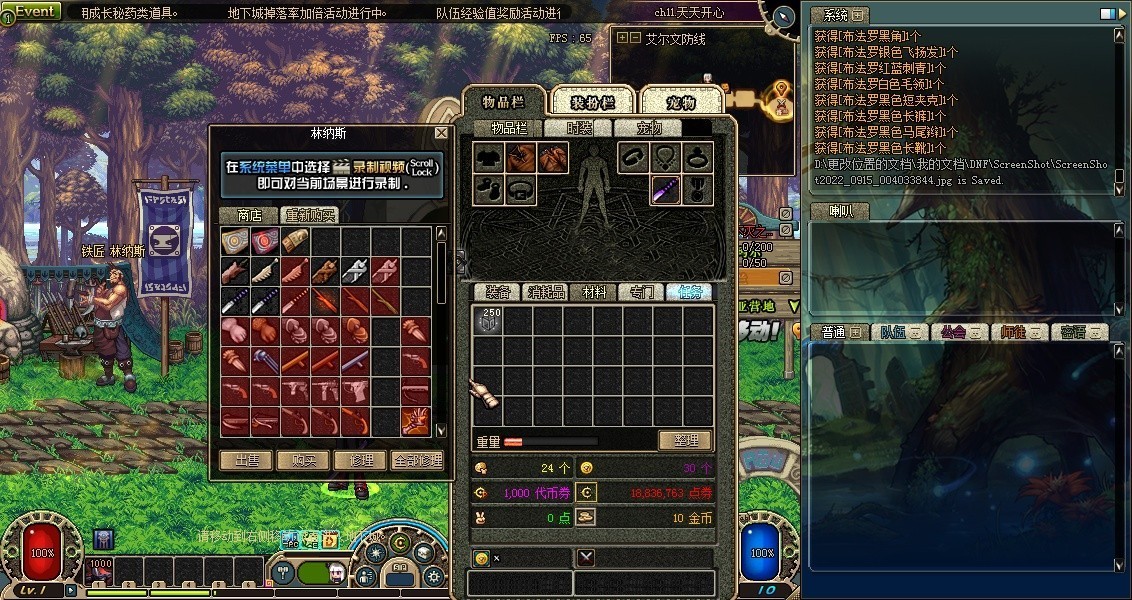Select the equipped purple weapon slot
Viewport: 1132px width, 600px height.
click(x=666, y=189)
